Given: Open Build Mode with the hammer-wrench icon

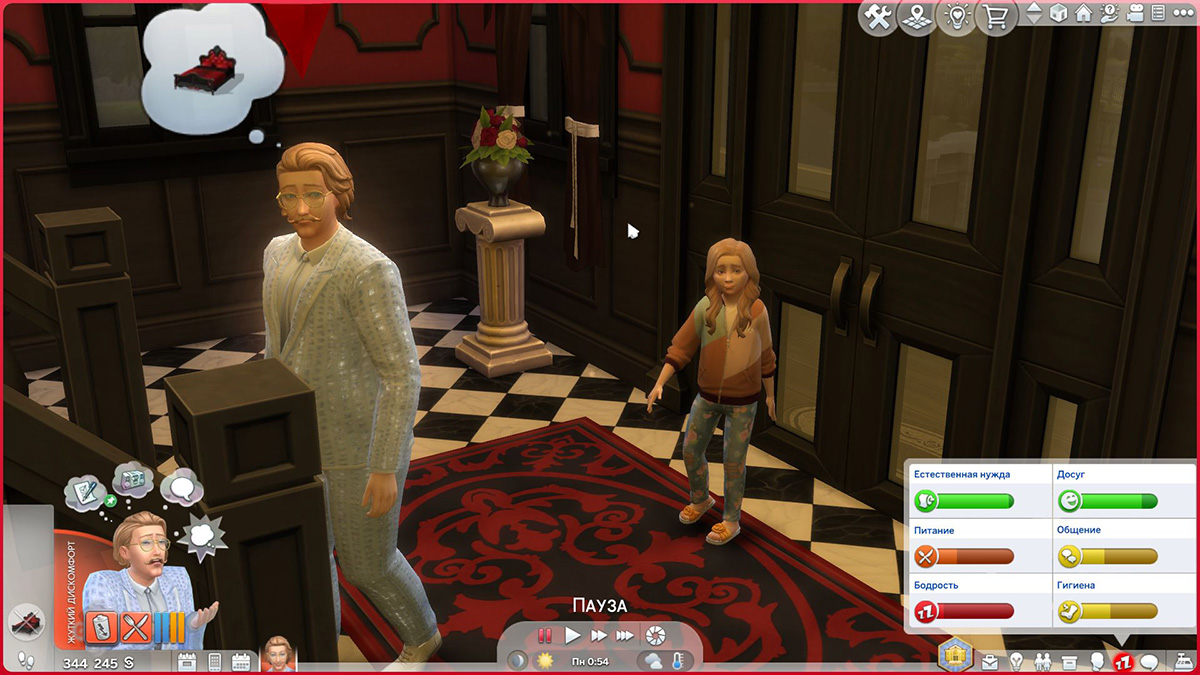Looking at the screenshot, I should 879,18.
